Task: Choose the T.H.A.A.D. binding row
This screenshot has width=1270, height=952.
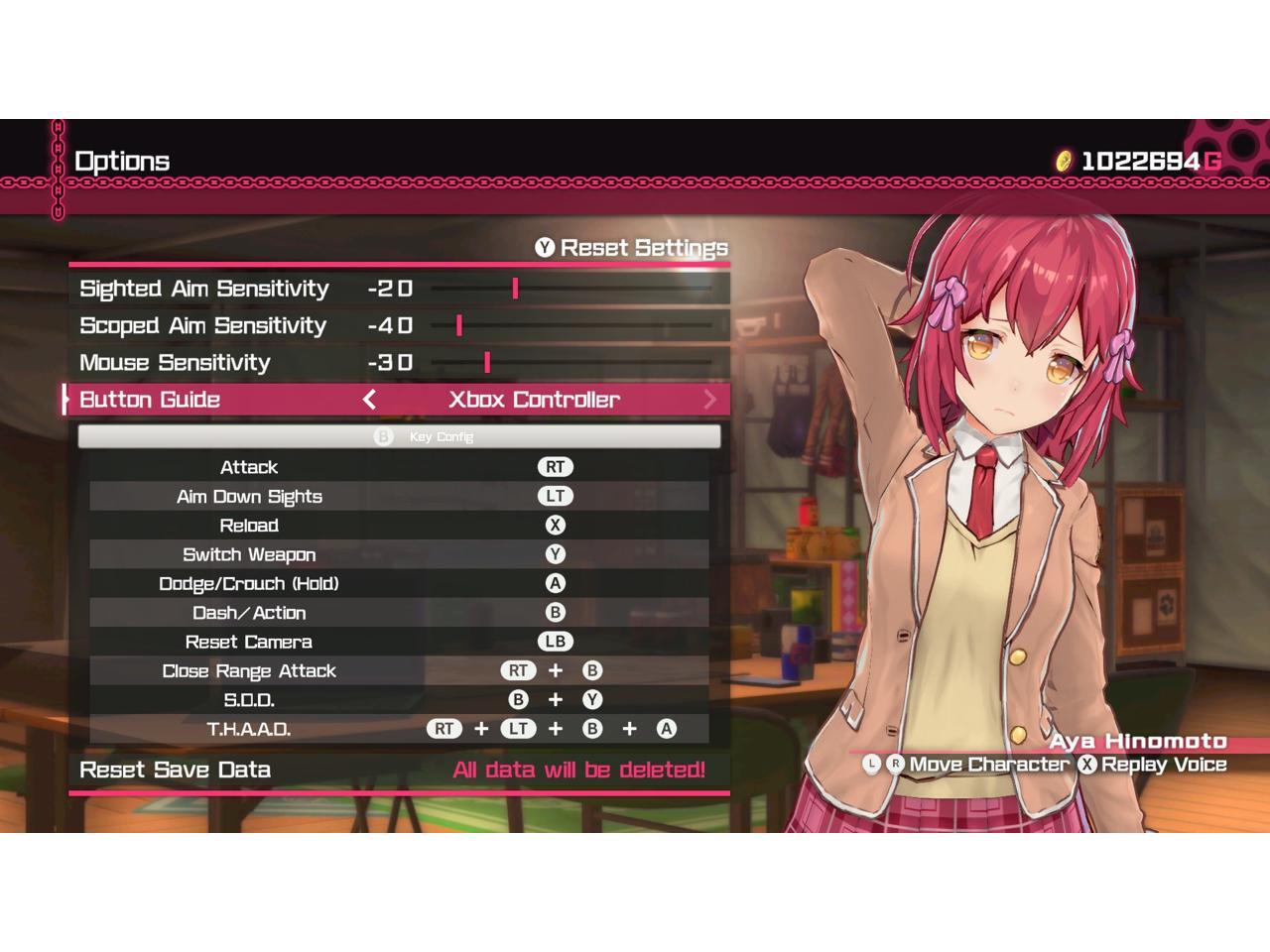Action: pos(399,729)
